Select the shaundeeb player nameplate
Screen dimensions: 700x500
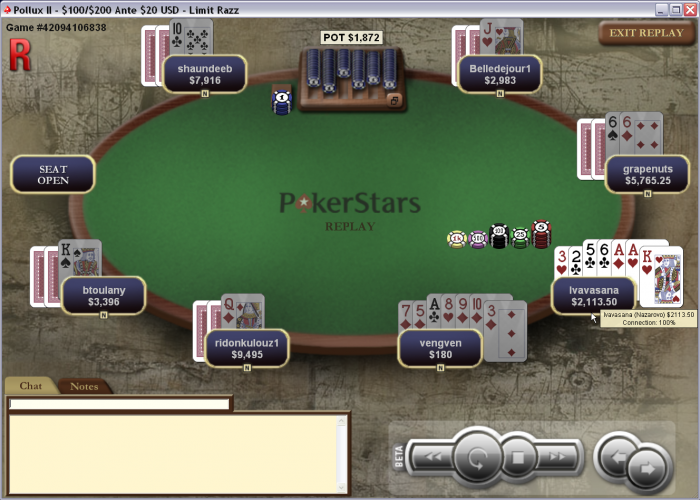click(x=204, y=73)
